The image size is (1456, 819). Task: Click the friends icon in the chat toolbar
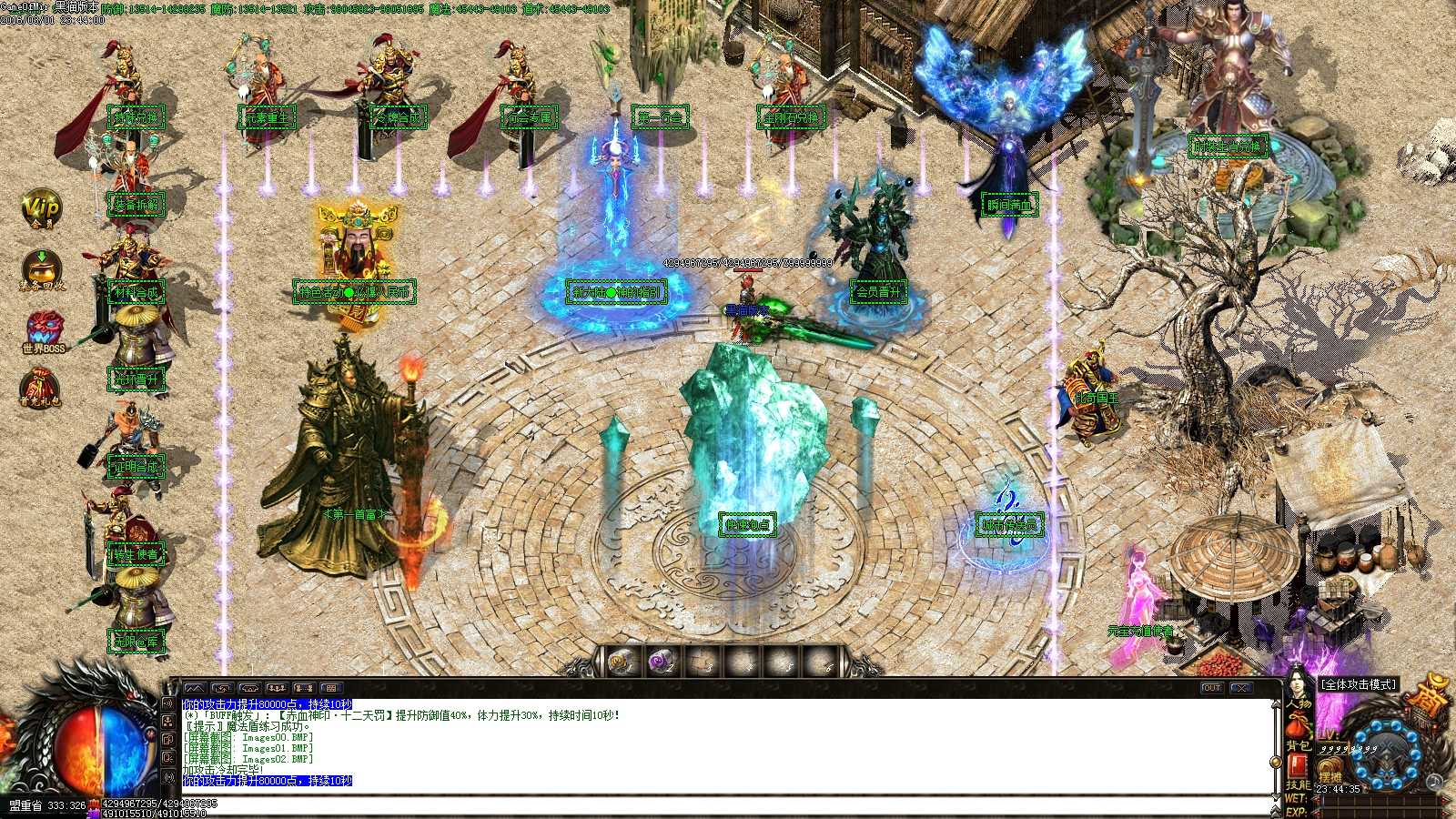tap(276, 689)
